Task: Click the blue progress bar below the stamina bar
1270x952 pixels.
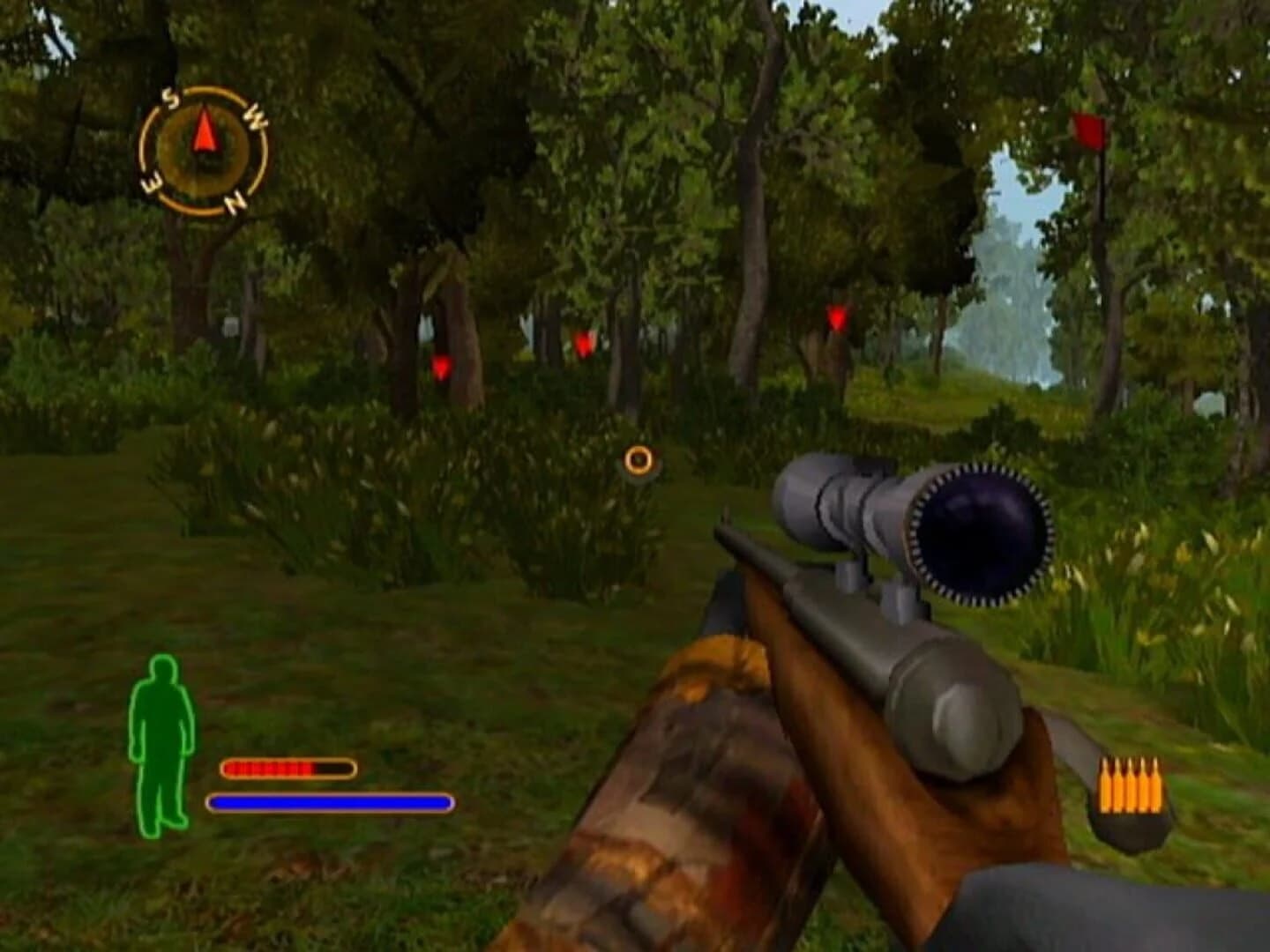Action: [x=331, y=802]
